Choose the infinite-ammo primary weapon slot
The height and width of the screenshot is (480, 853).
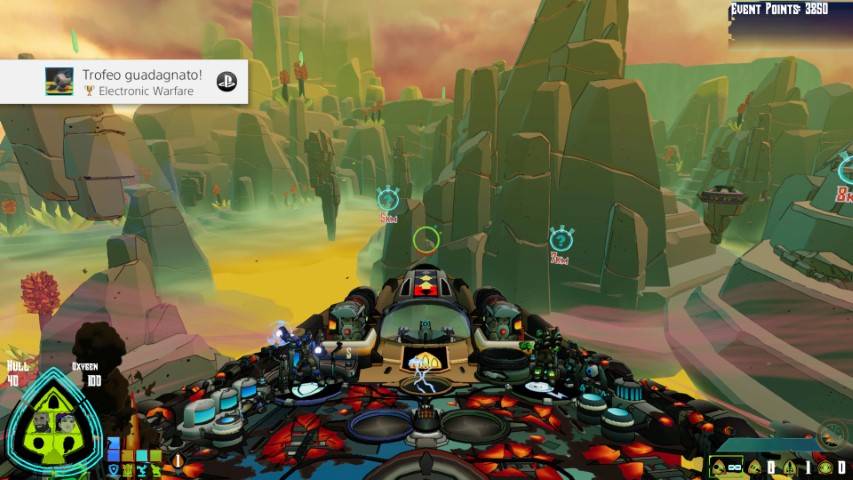[725, 467]
